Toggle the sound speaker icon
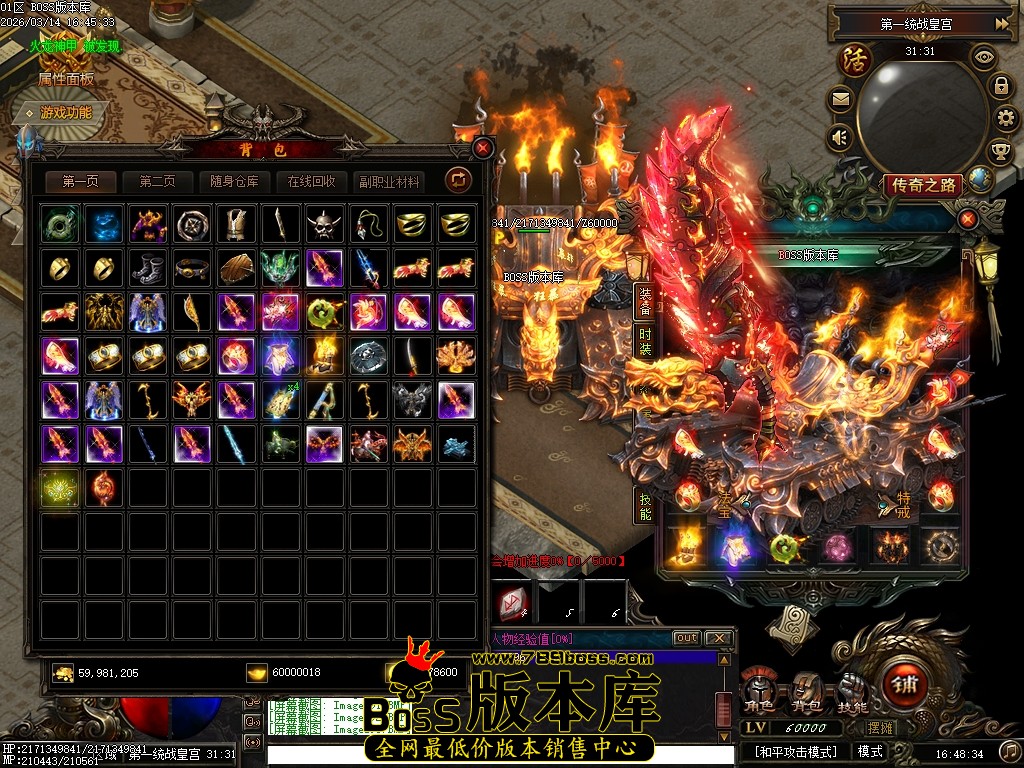Screen dimensions: 1024x768 pos(840,137)
